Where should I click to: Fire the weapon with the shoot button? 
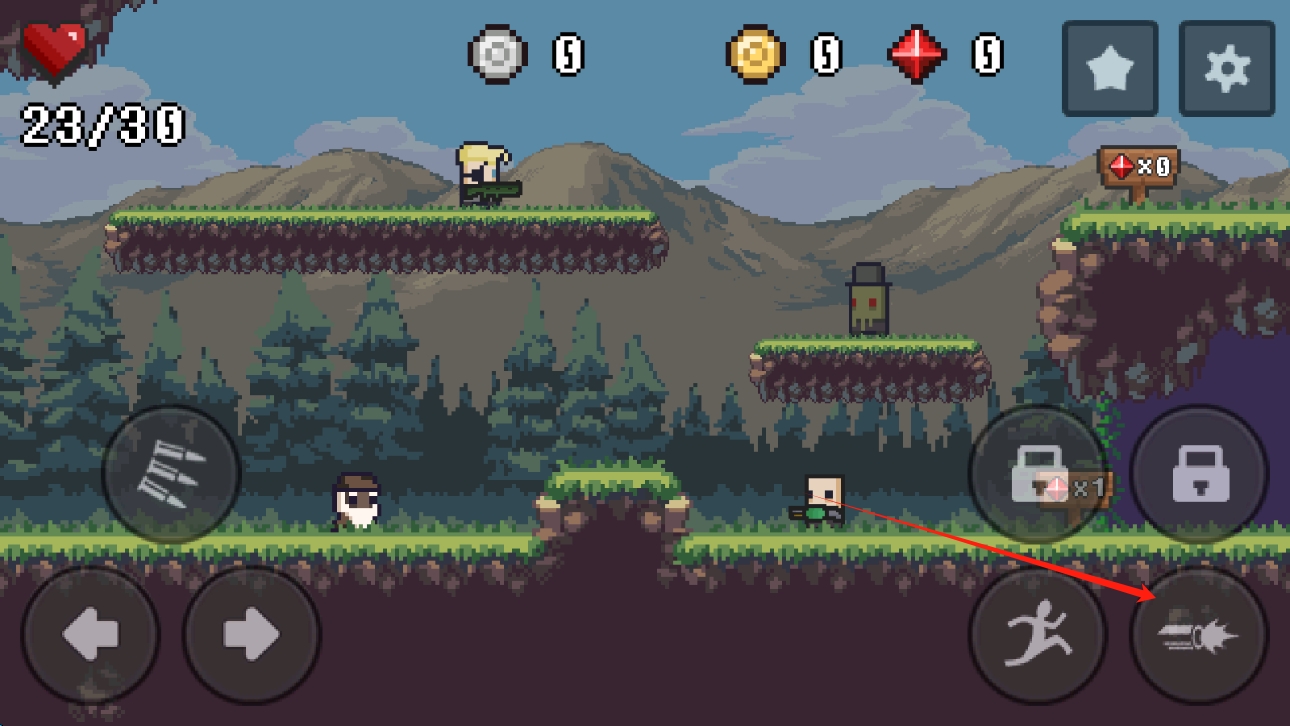pos(1199,634)
